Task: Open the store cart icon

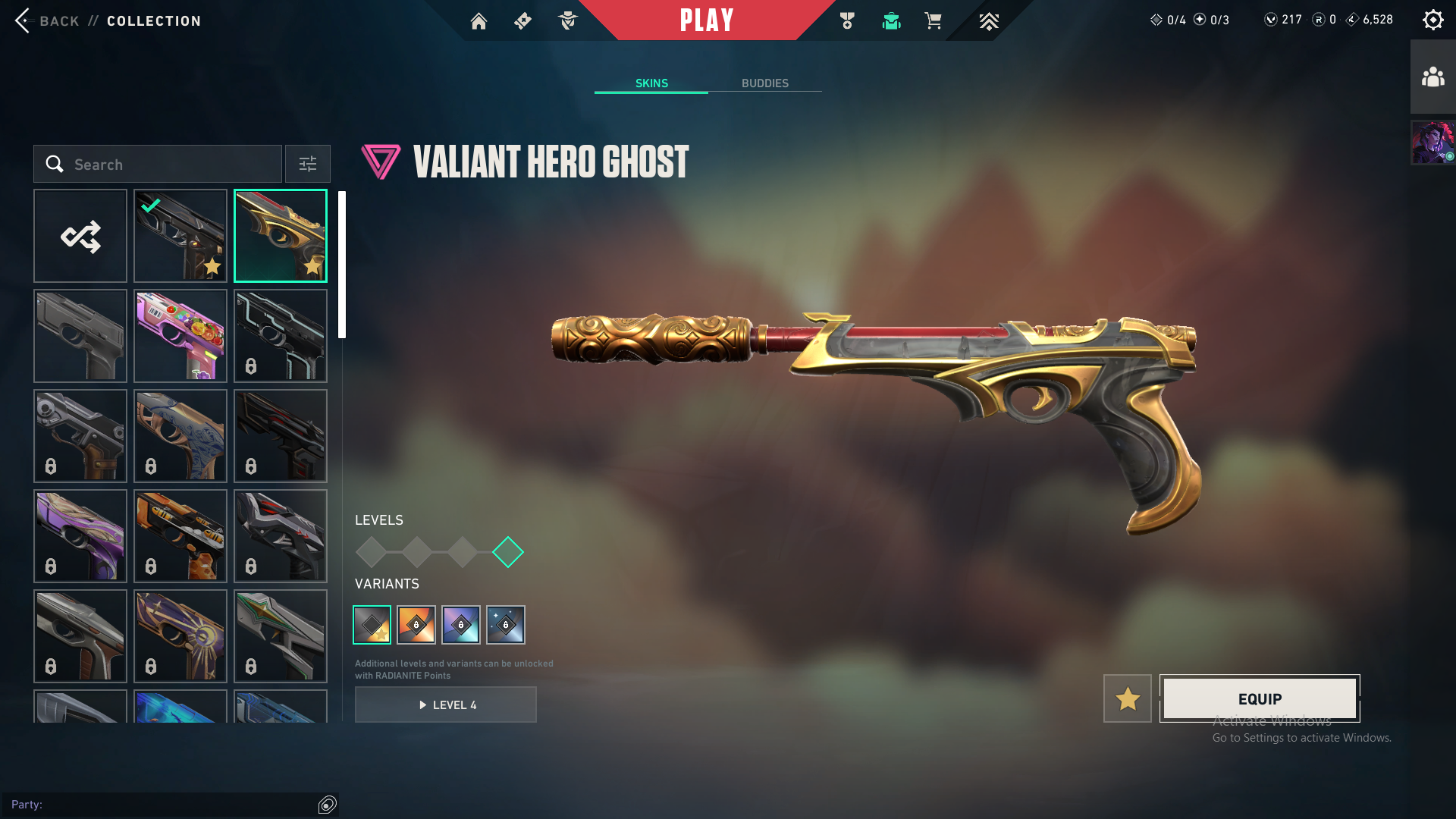Action: [x=934, y=21]
